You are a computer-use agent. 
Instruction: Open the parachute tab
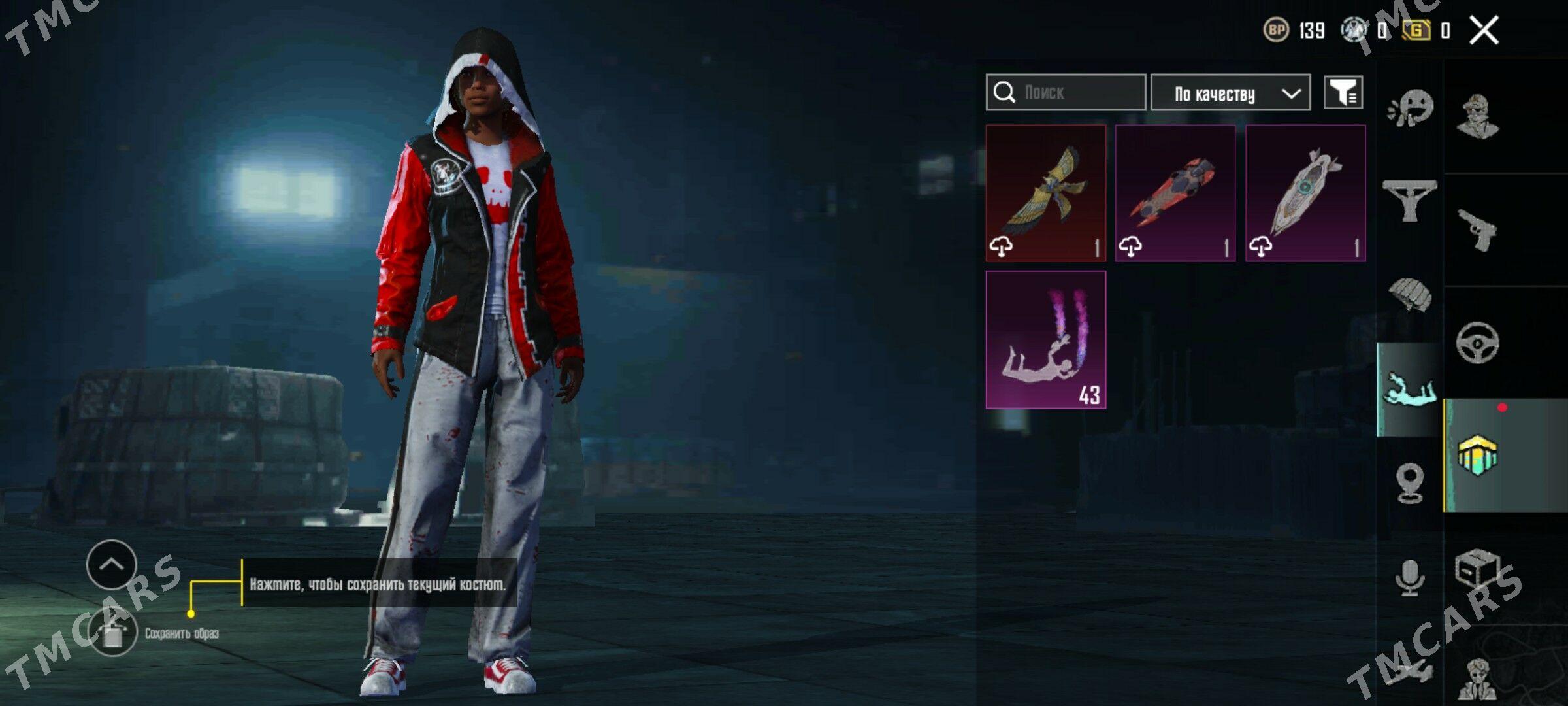click(1410, 295)
